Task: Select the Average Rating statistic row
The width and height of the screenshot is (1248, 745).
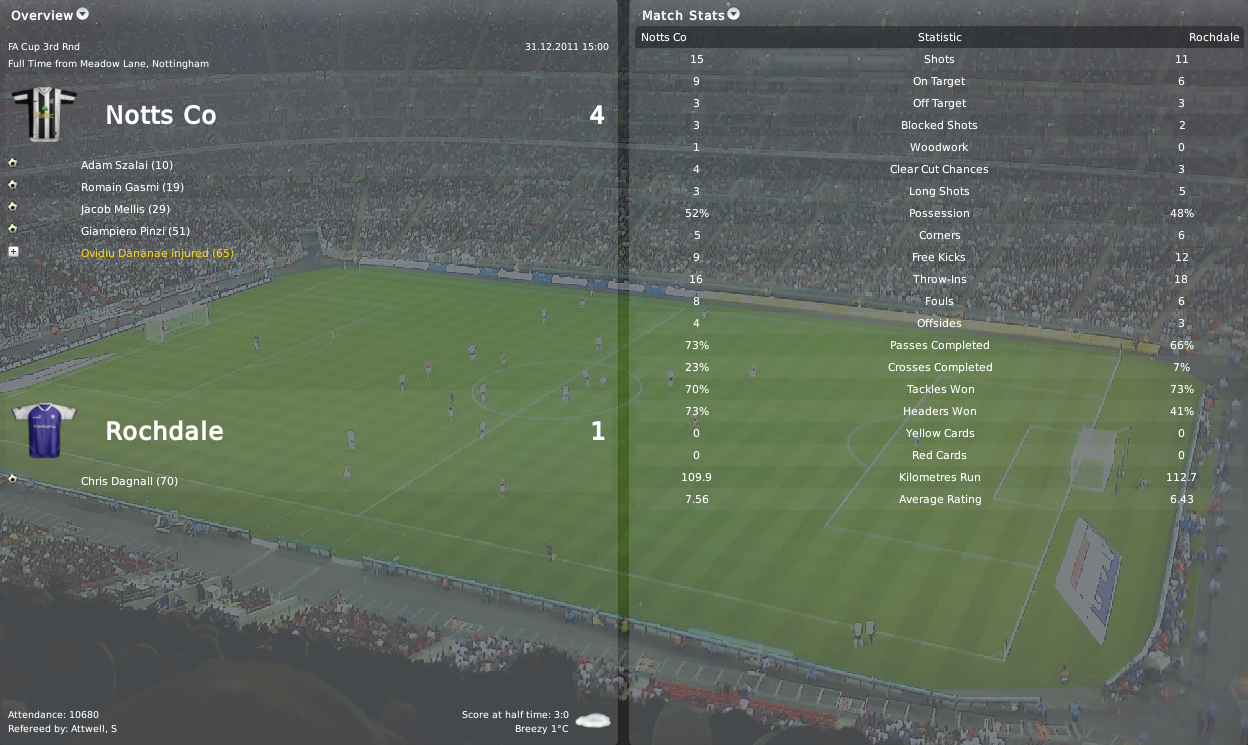Action: pyautogui.click(x=939, y=499)
